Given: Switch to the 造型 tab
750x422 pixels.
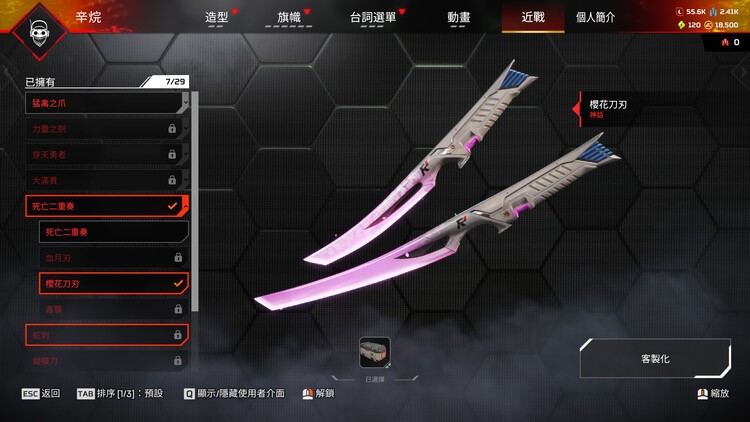Looking at the screenshot, I should click(217, 18).
